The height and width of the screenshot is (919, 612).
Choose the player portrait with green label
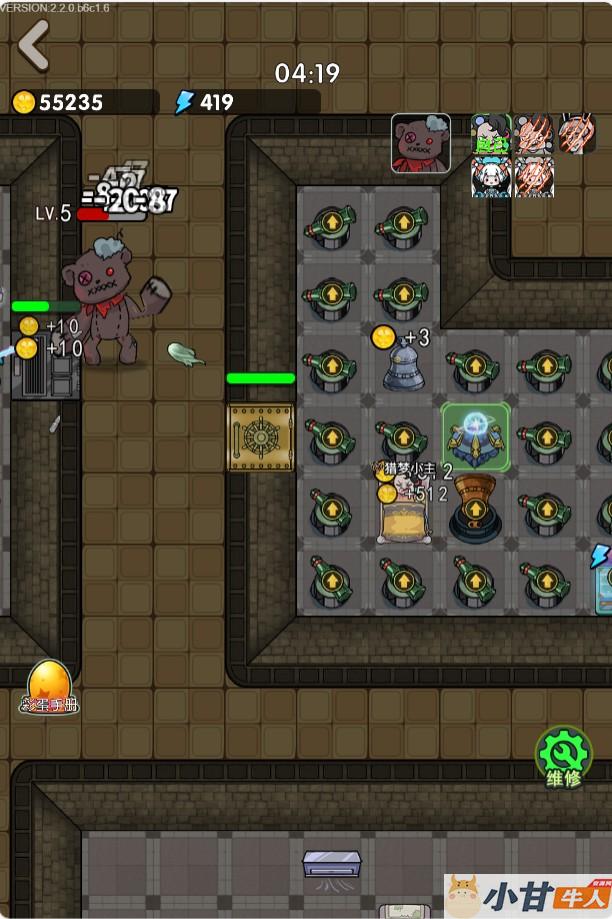point(491,133)
